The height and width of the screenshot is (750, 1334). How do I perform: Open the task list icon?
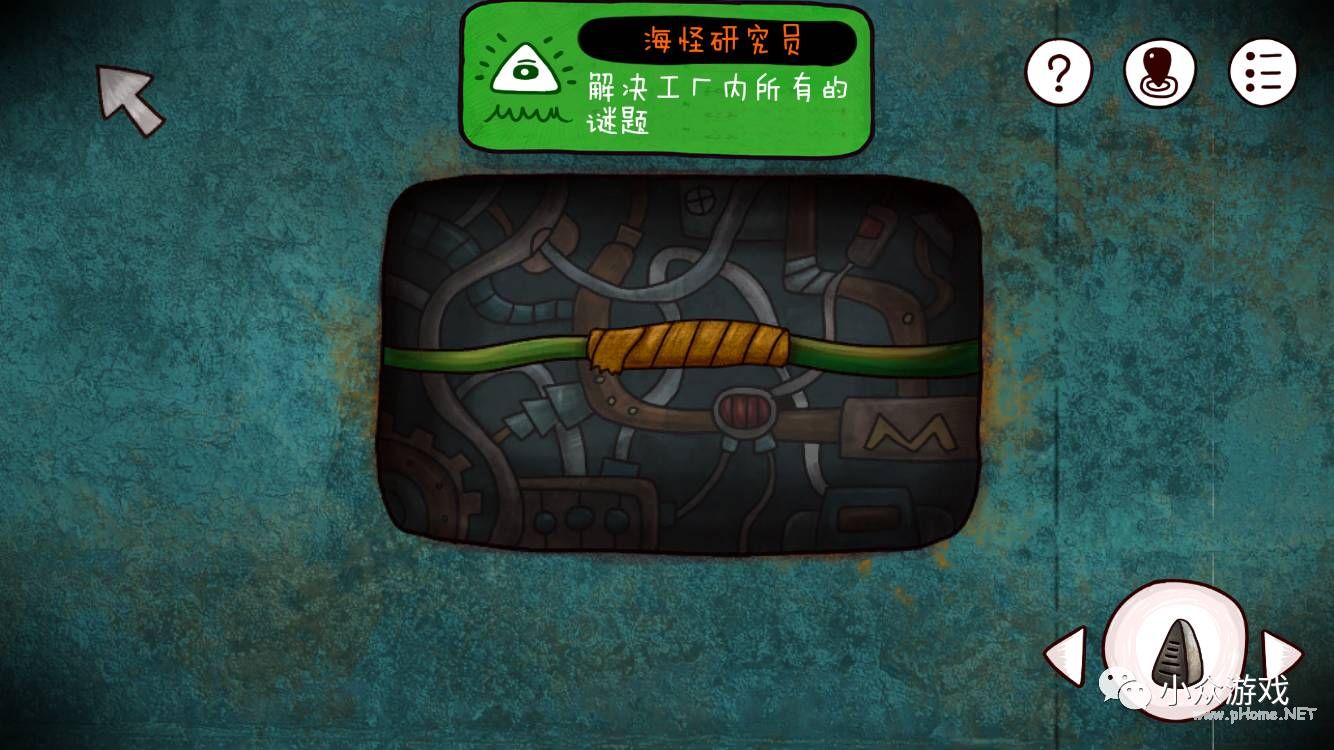click(x=1262, y=70)
